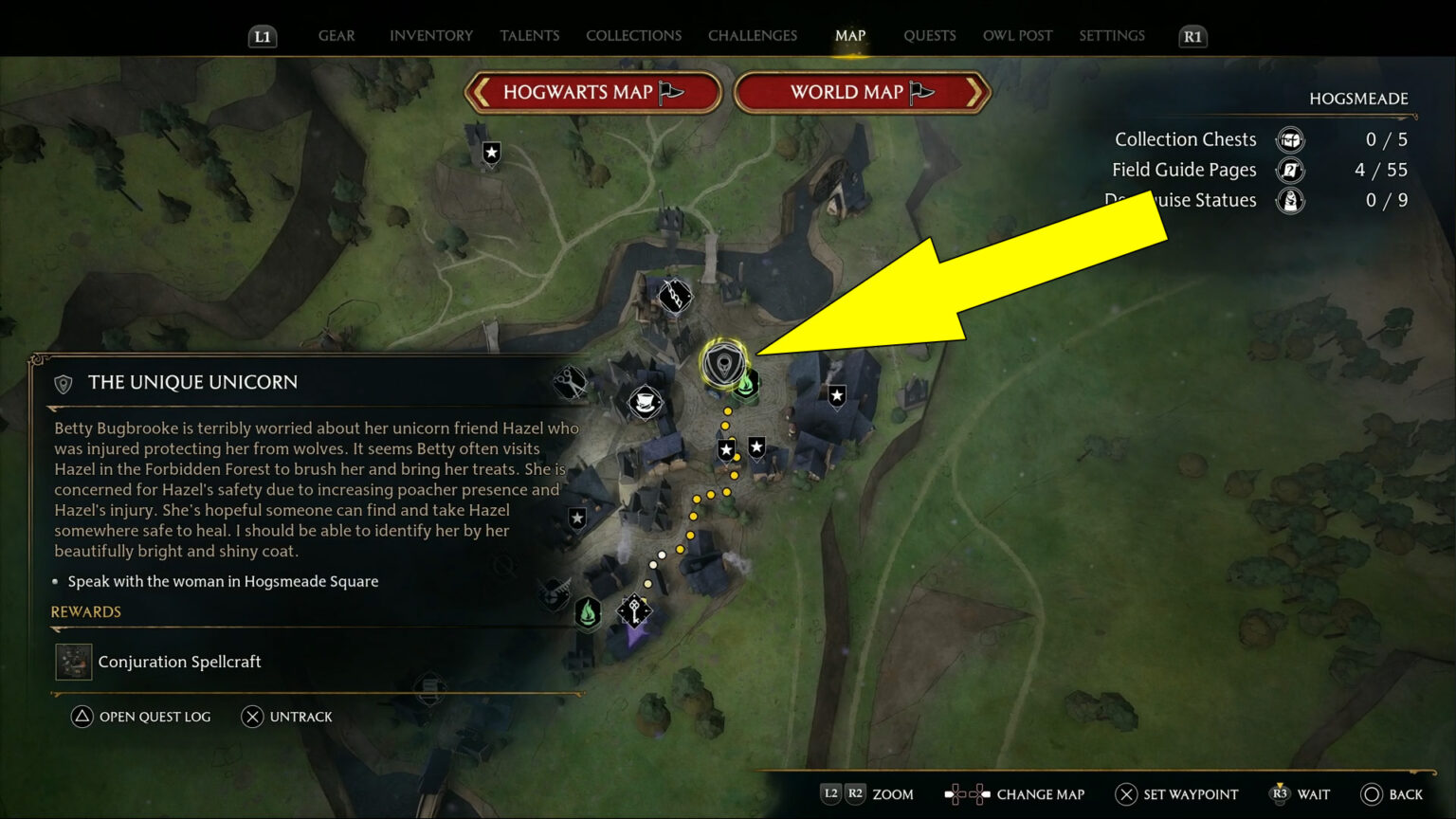Select the quest shield icon beside The Unique Unicorn title
Screen dimensions: 1456x819
(63, 383)
